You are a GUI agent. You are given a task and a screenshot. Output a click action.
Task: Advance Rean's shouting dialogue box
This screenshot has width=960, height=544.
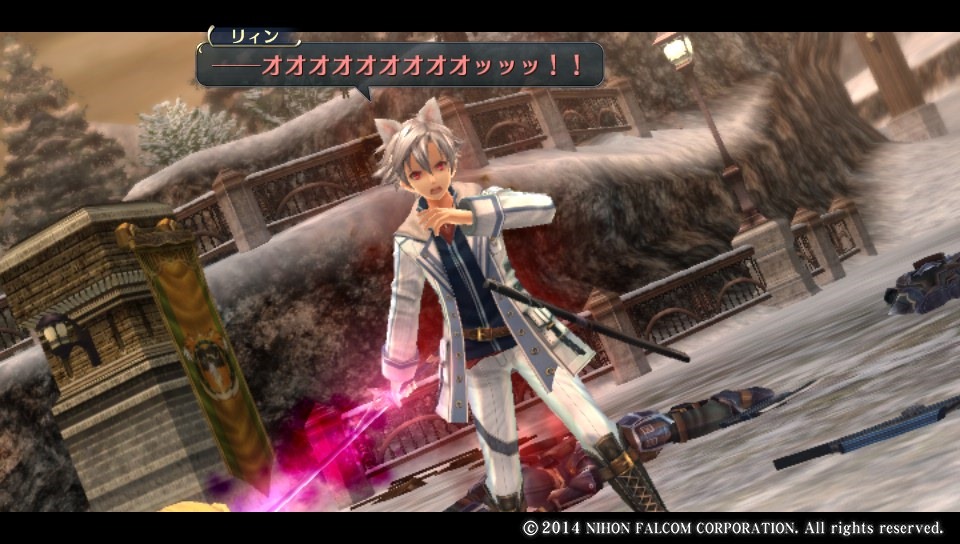[x=400, y=65]
